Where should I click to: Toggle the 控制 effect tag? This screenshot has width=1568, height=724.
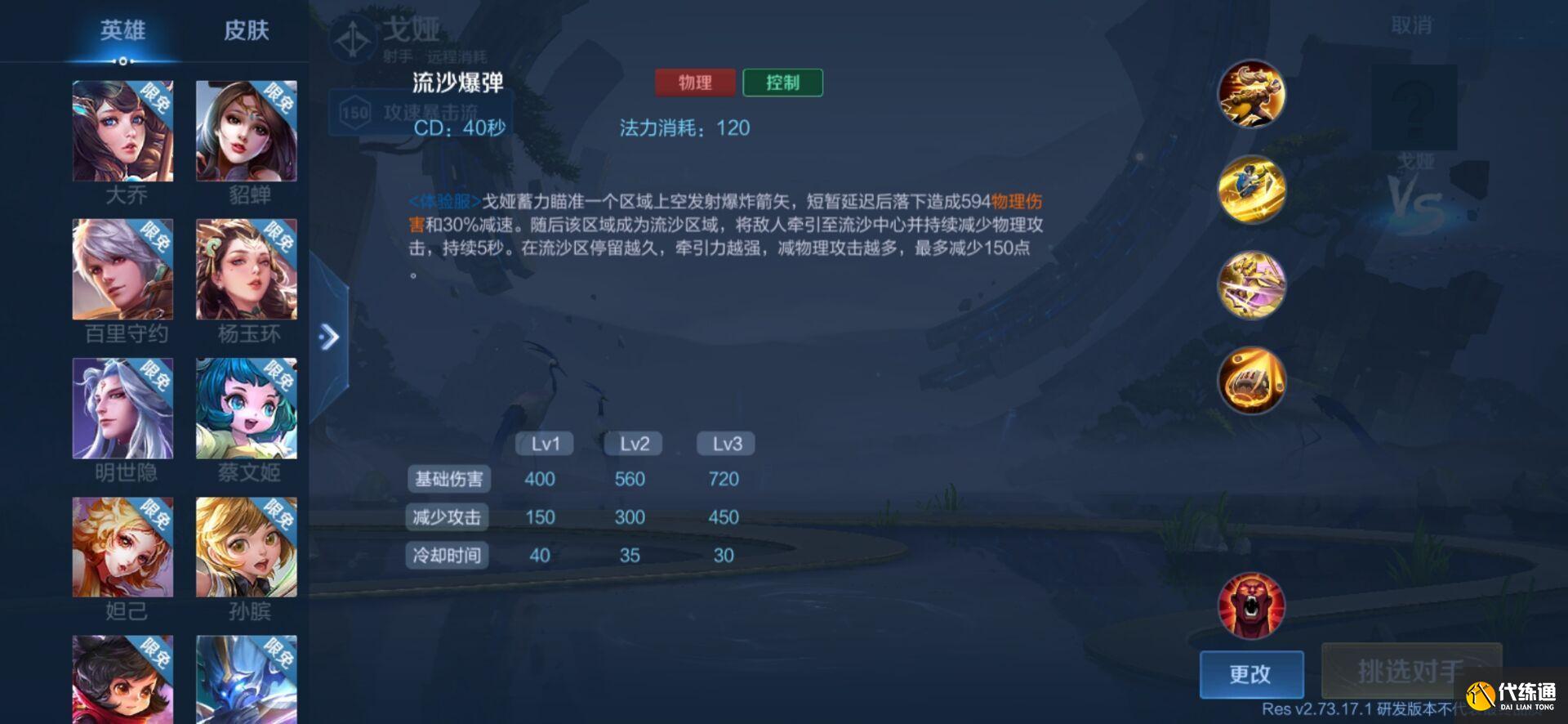(782, 83)
